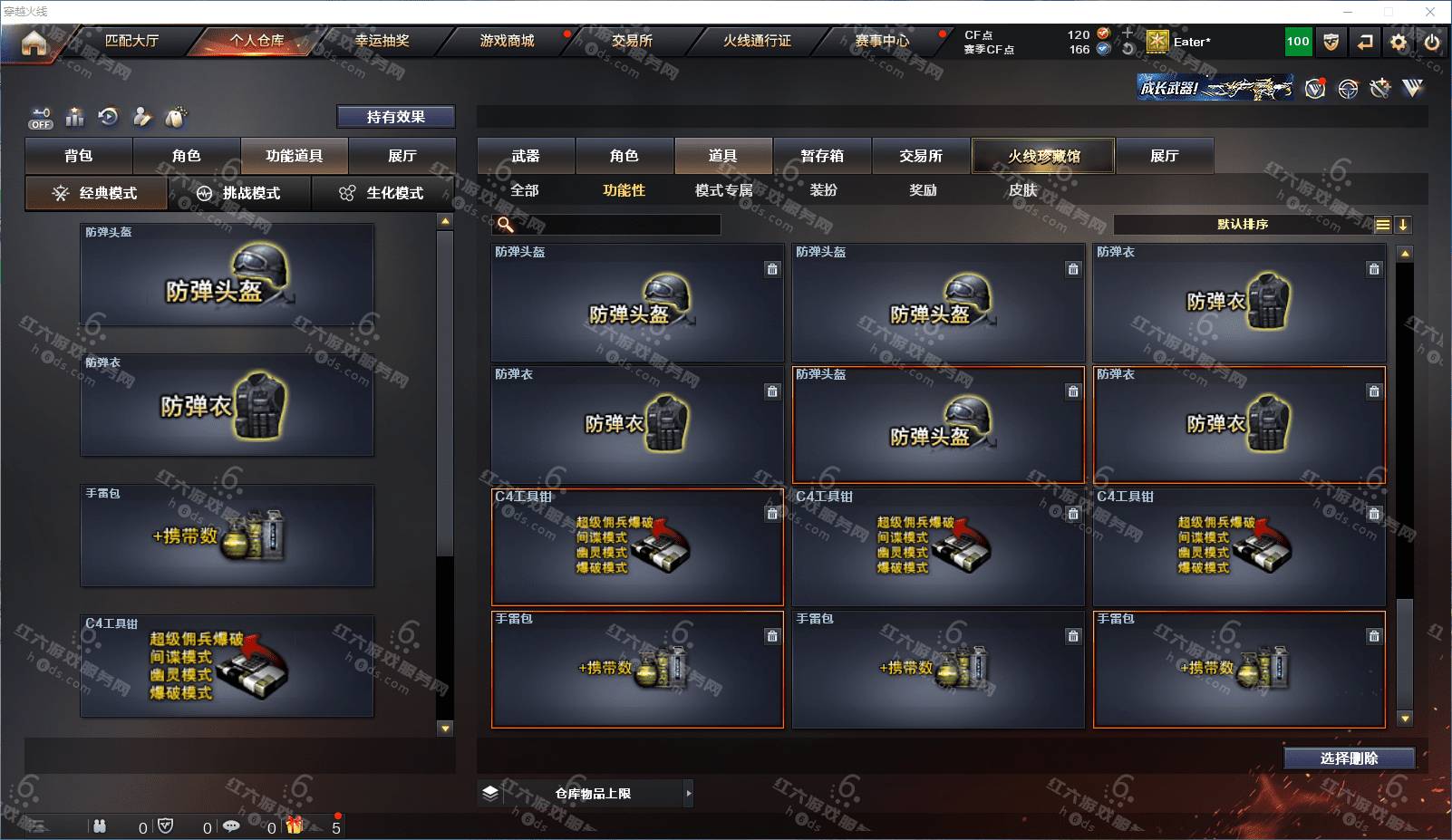Switch to the 背包 backpack tab
The image size is (1452, 840).
coord(79,156)
